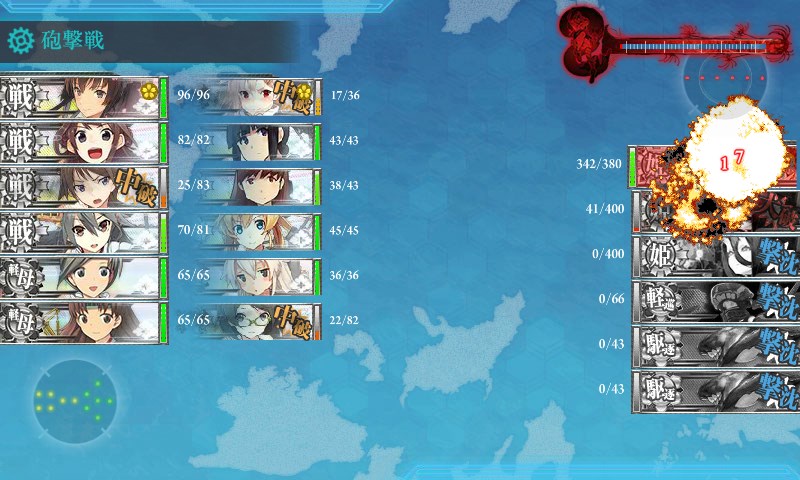Pick the escort ship with 45/45 HP
The image size is (800, 480).
pyautogui.click(x=258, y=233)
